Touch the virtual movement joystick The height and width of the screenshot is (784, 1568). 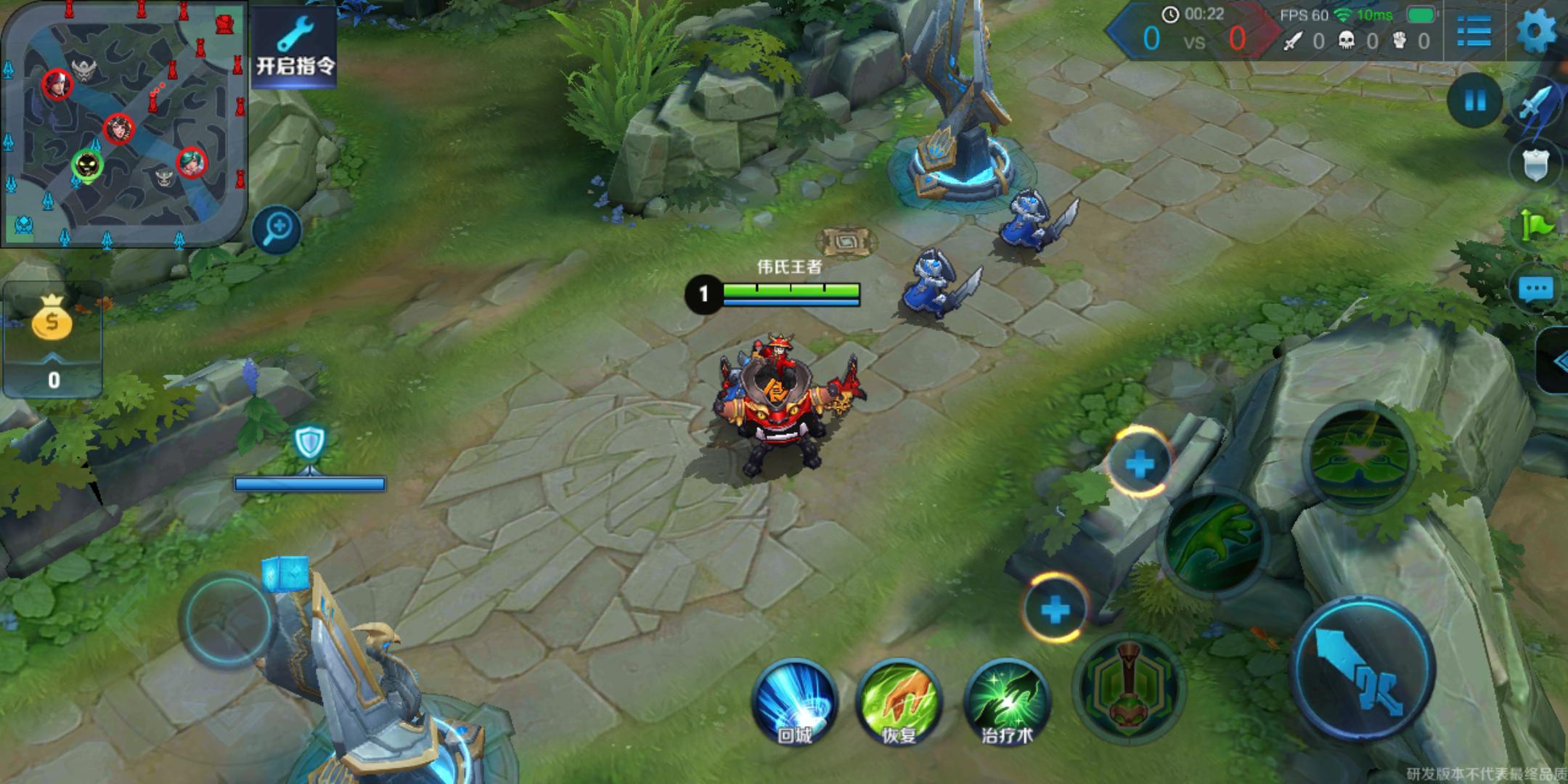(226, 620)
